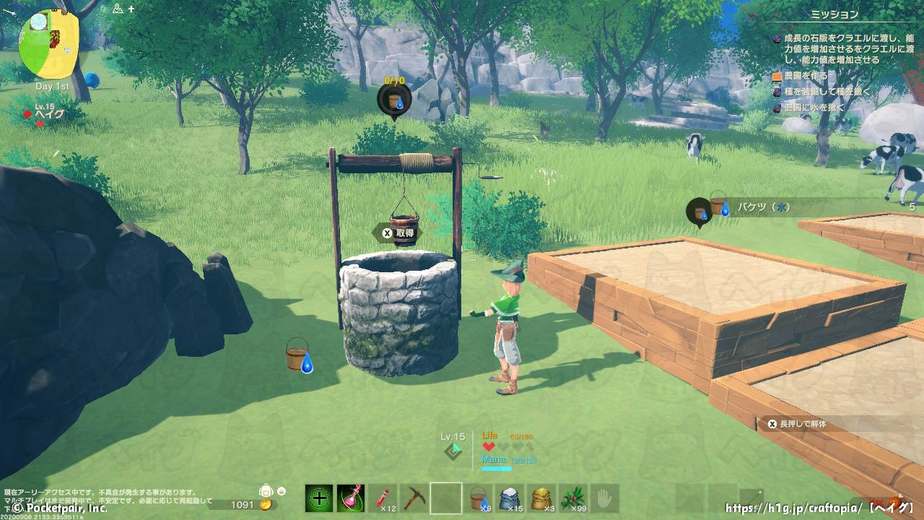Select the green plus heal skill slot
The image size is (924, 520).
click(x=319, y=498)
